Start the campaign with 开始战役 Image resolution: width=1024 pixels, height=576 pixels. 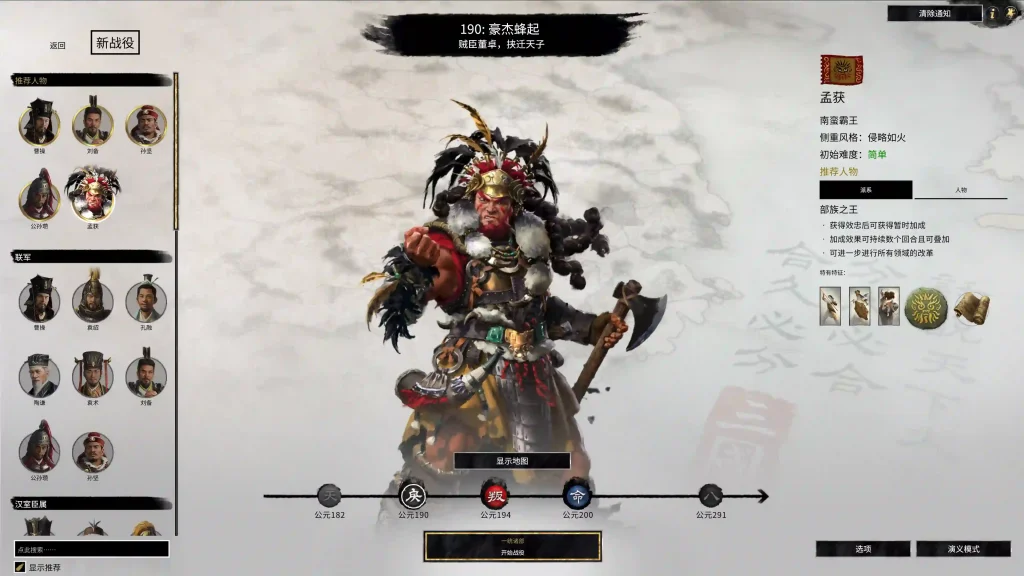(512, 547)
